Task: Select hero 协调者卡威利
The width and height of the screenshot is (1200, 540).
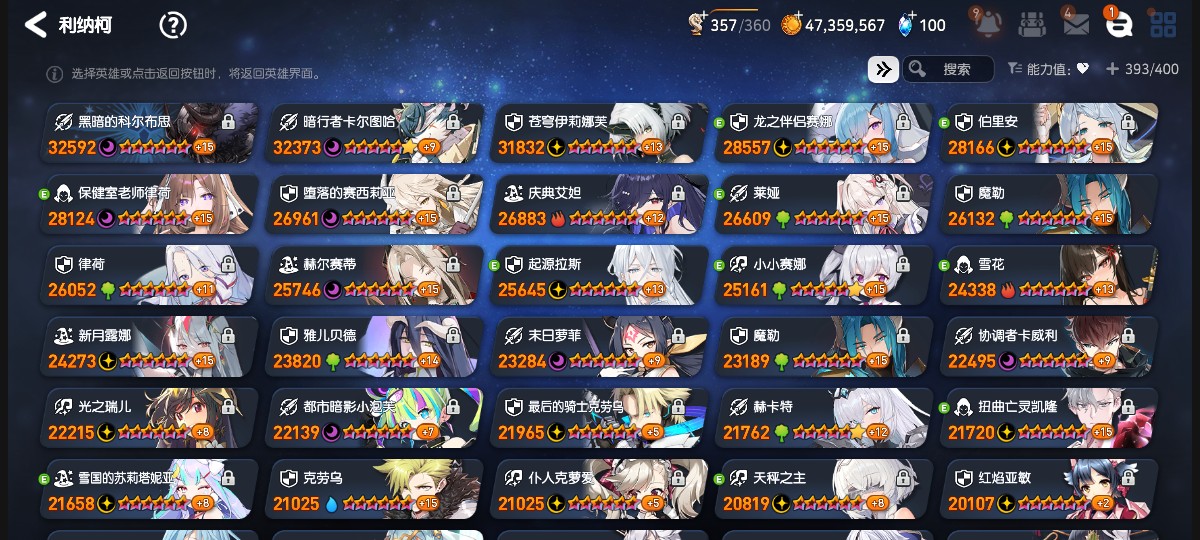Action: pyautogui.click(x=1050, y=347)
